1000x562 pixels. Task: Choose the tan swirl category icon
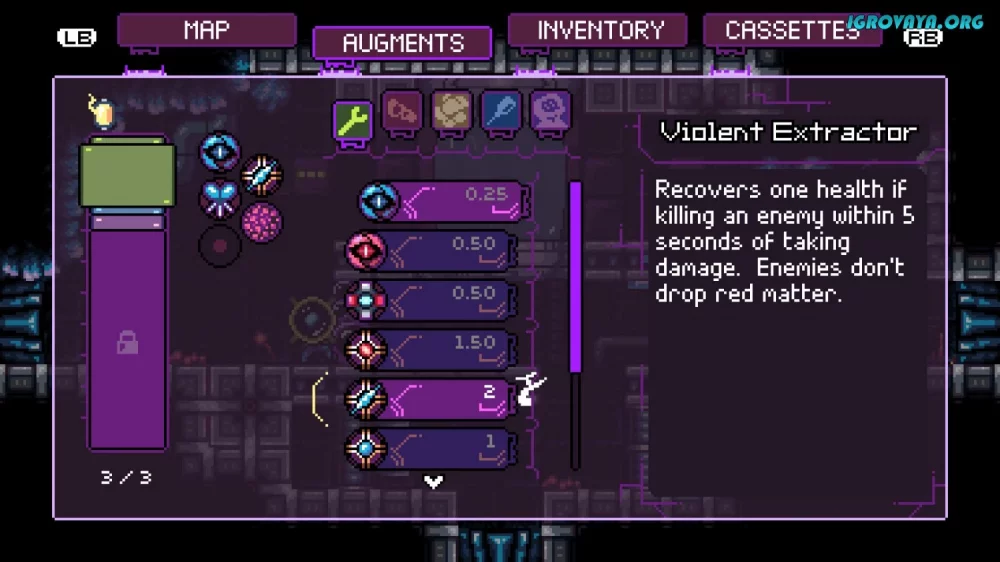pyautogui.click(x=452, y=111)
